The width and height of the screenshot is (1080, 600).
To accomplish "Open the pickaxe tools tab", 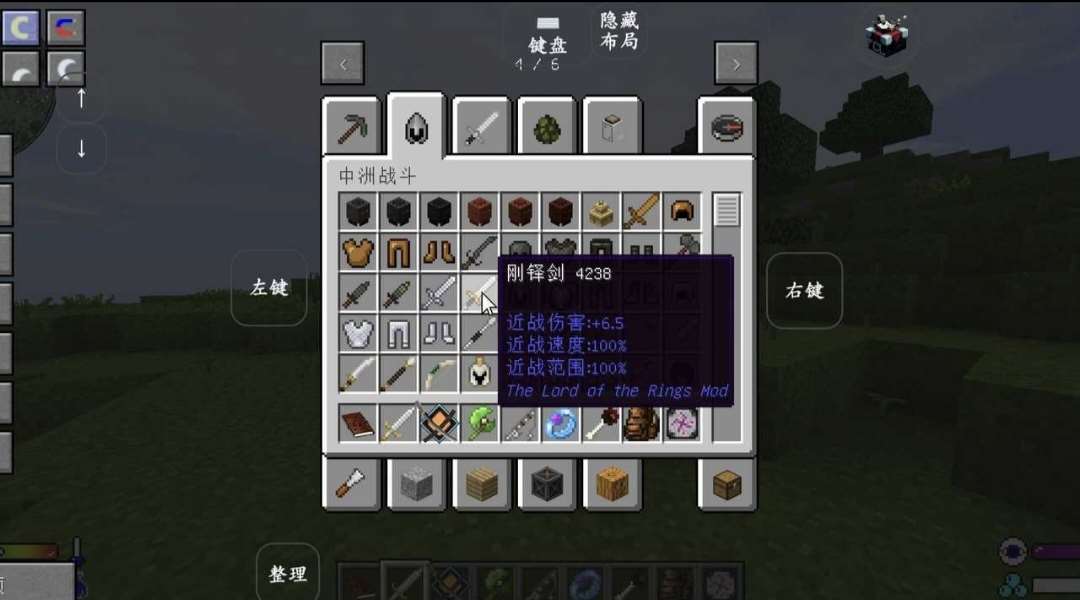I will pos(352,127).
